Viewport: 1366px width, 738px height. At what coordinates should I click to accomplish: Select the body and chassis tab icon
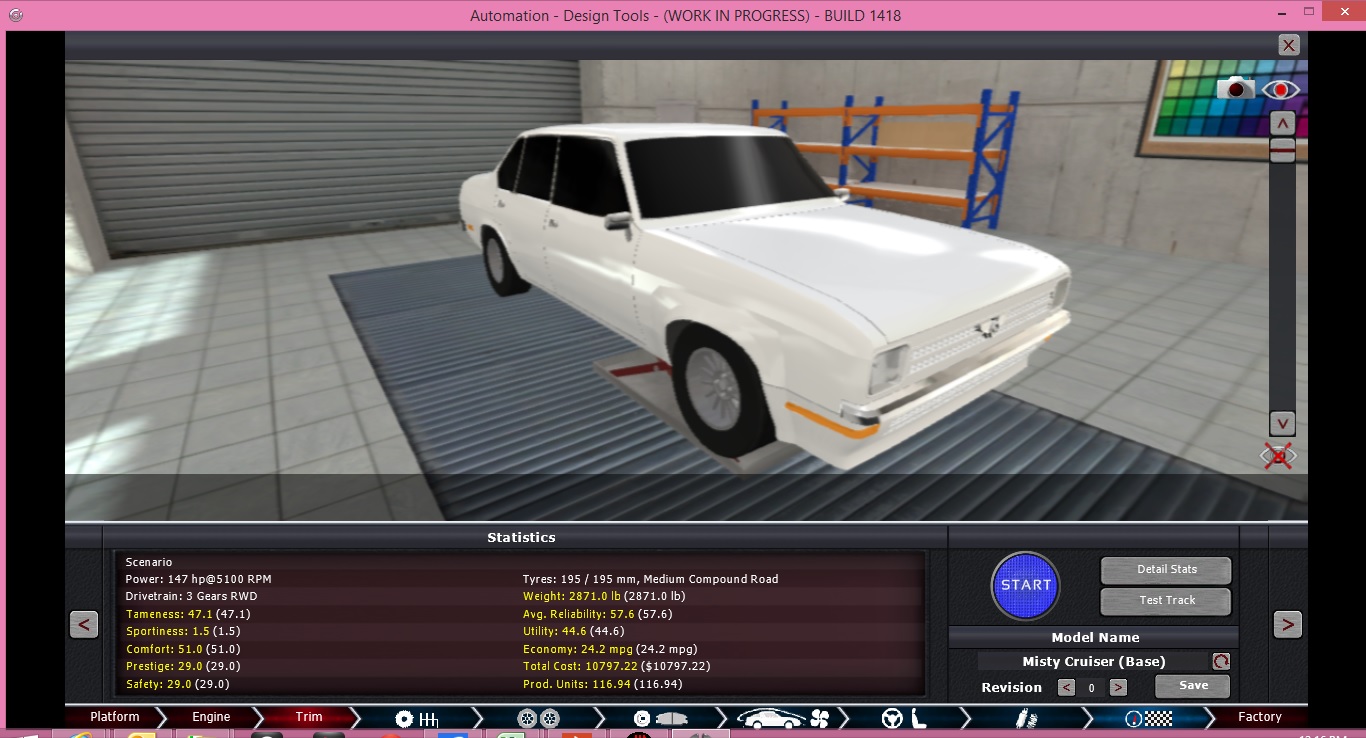pos(770,717)
